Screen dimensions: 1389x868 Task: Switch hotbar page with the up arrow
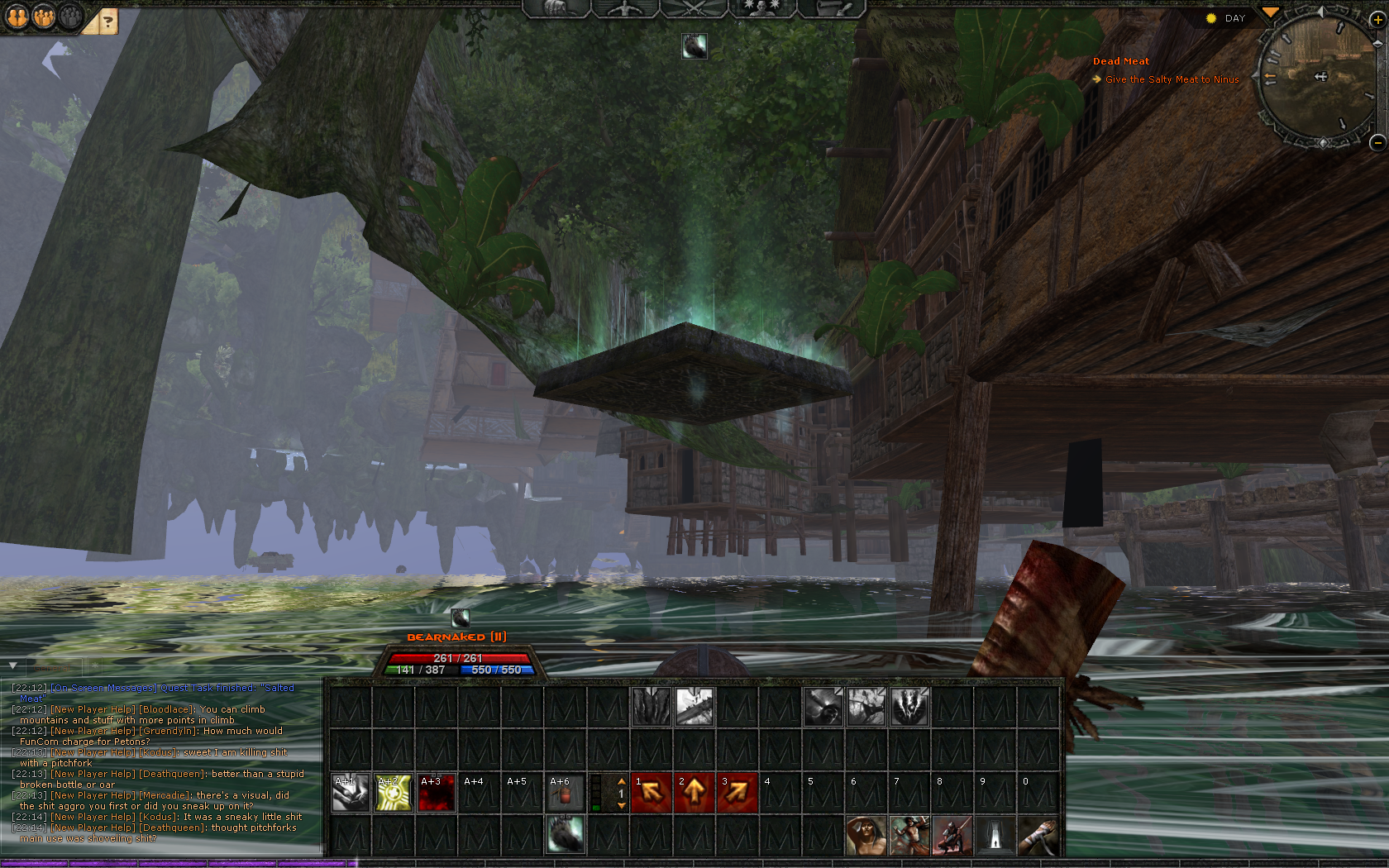(x=622, y=781)
